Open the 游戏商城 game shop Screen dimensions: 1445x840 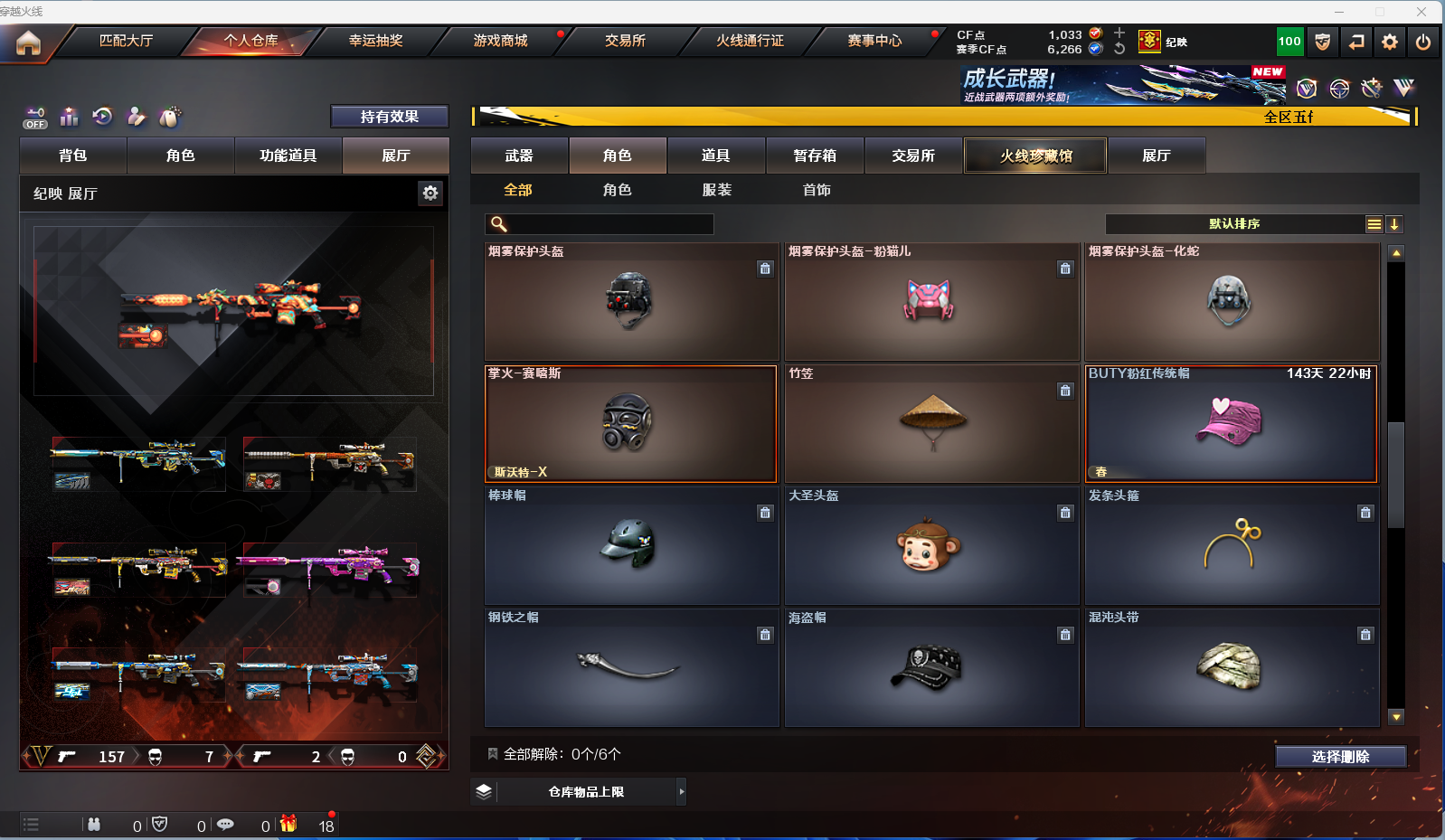coord(500,41)
